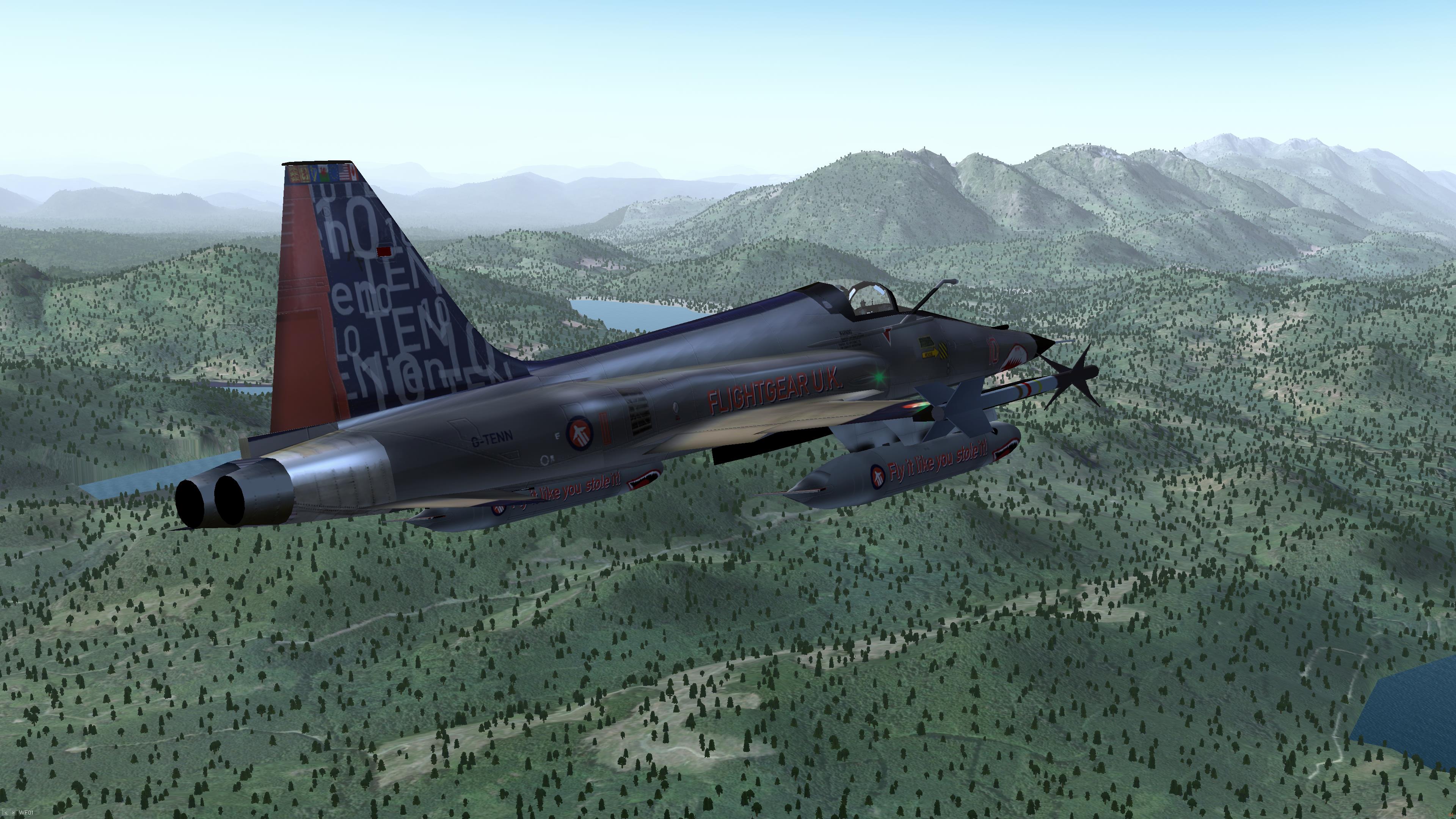
Task: Click the previous arrow beside WF01
Action: (6, 813)
